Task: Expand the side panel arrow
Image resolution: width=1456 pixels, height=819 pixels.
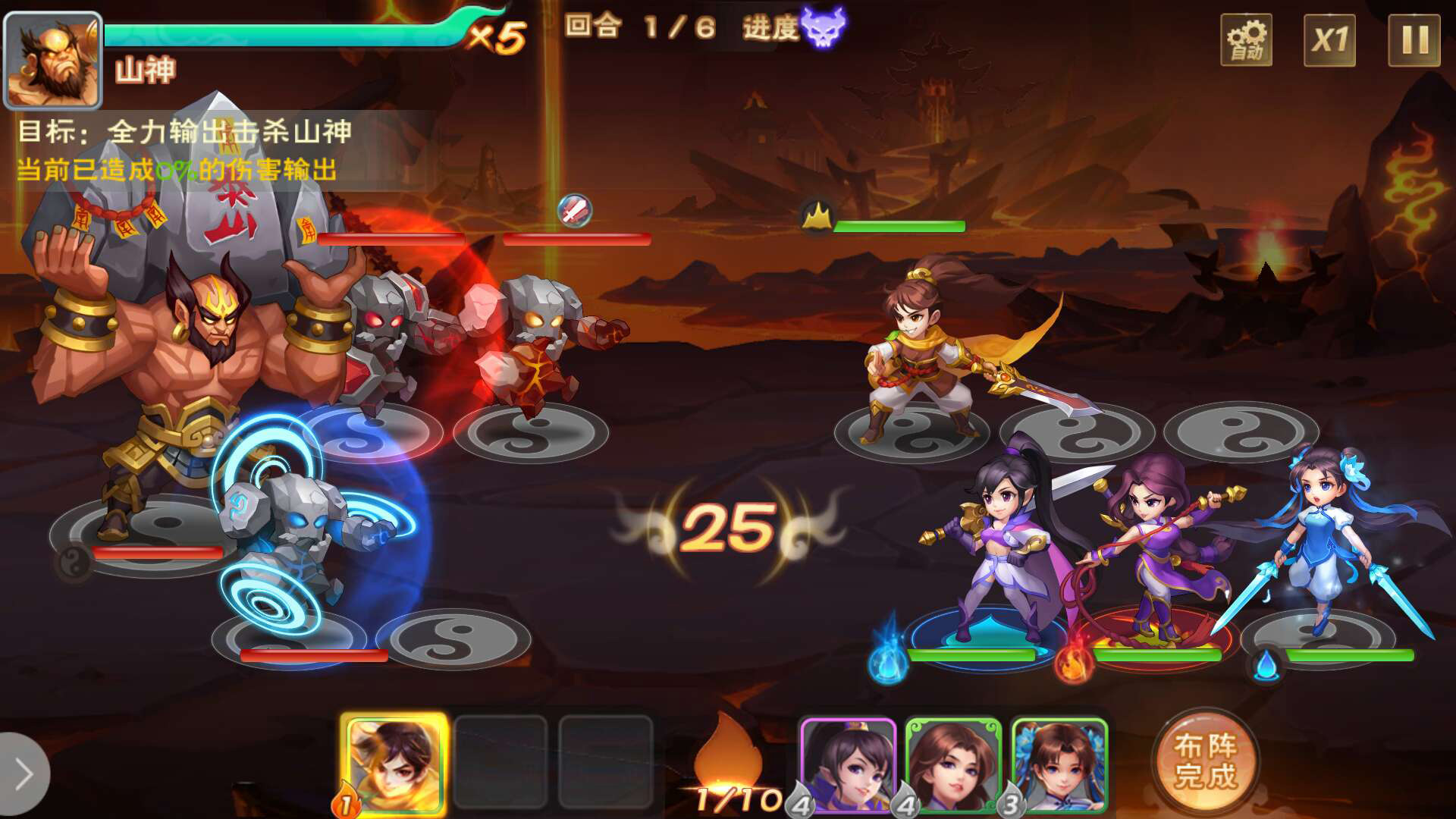Action: pyautogui.click(x=23, y=774)
